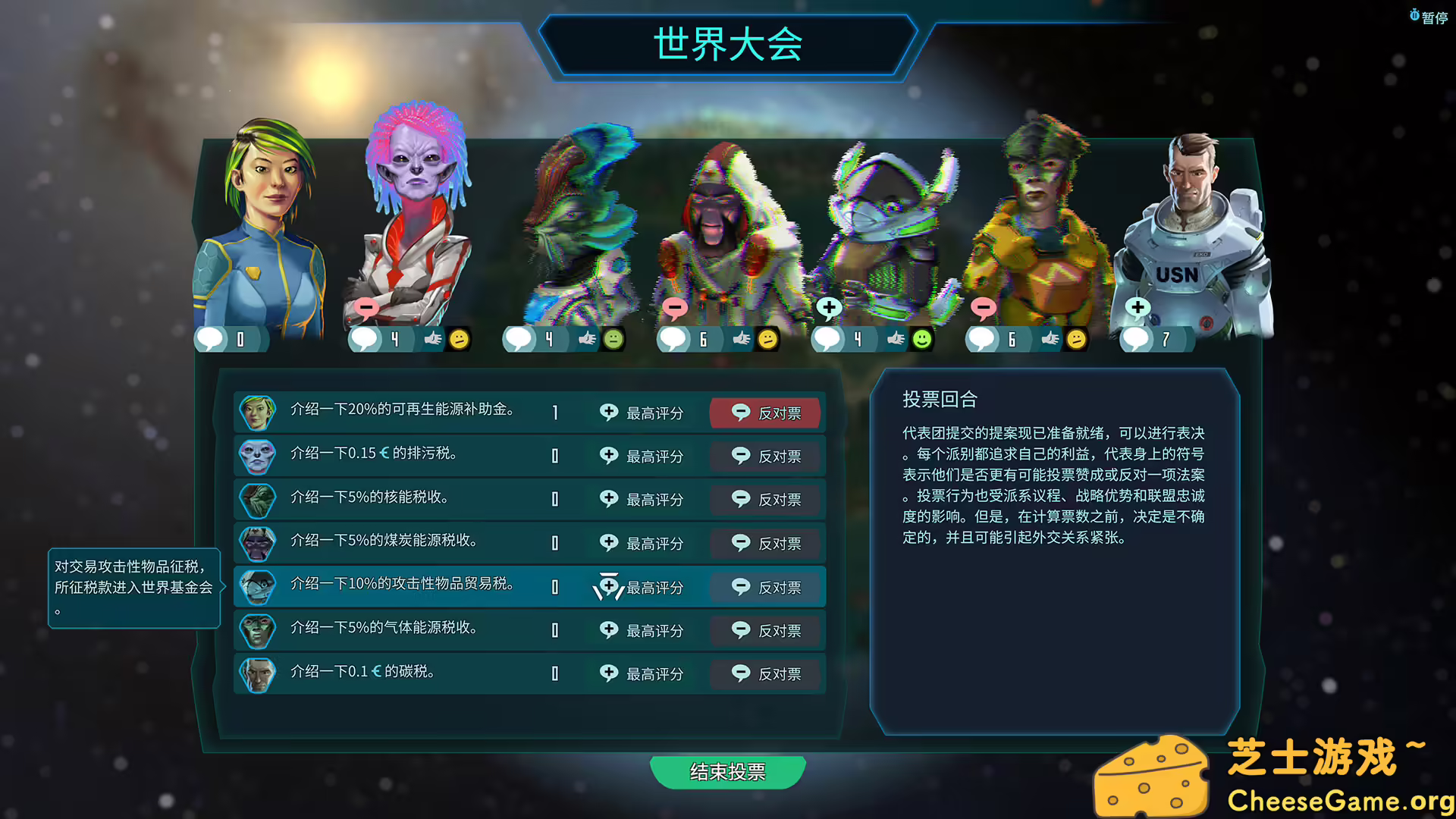Toggle 反对票 on the pollution tax proposal
1456x819 pixels.
(766, 456)
